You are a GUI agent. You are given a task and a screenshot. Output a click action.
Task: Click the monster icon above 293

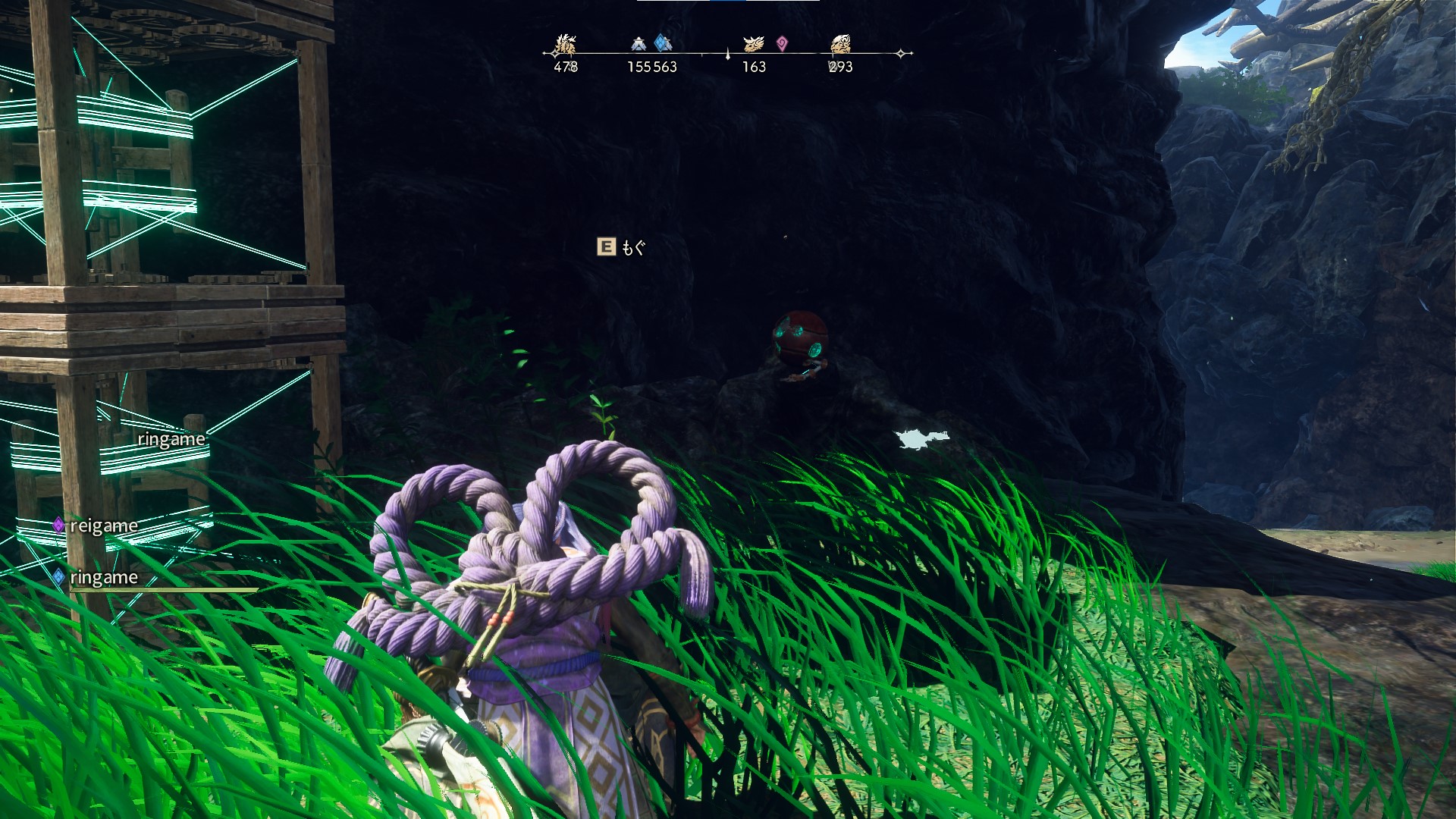pyautogui.click(x=840, y=44)
